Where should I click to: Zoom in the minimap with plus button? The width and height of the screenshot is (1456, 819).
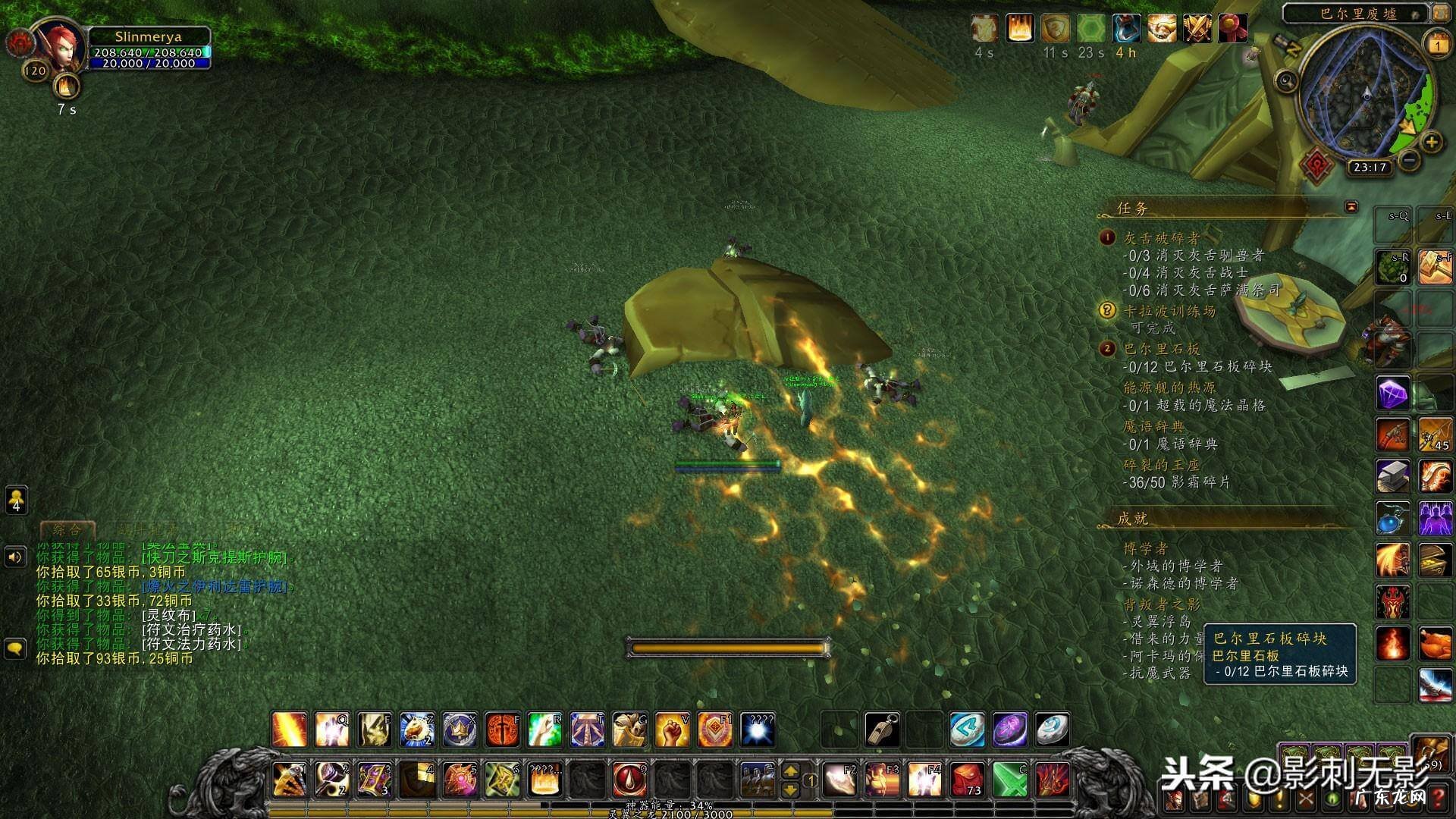click(x=1431, y=142)
